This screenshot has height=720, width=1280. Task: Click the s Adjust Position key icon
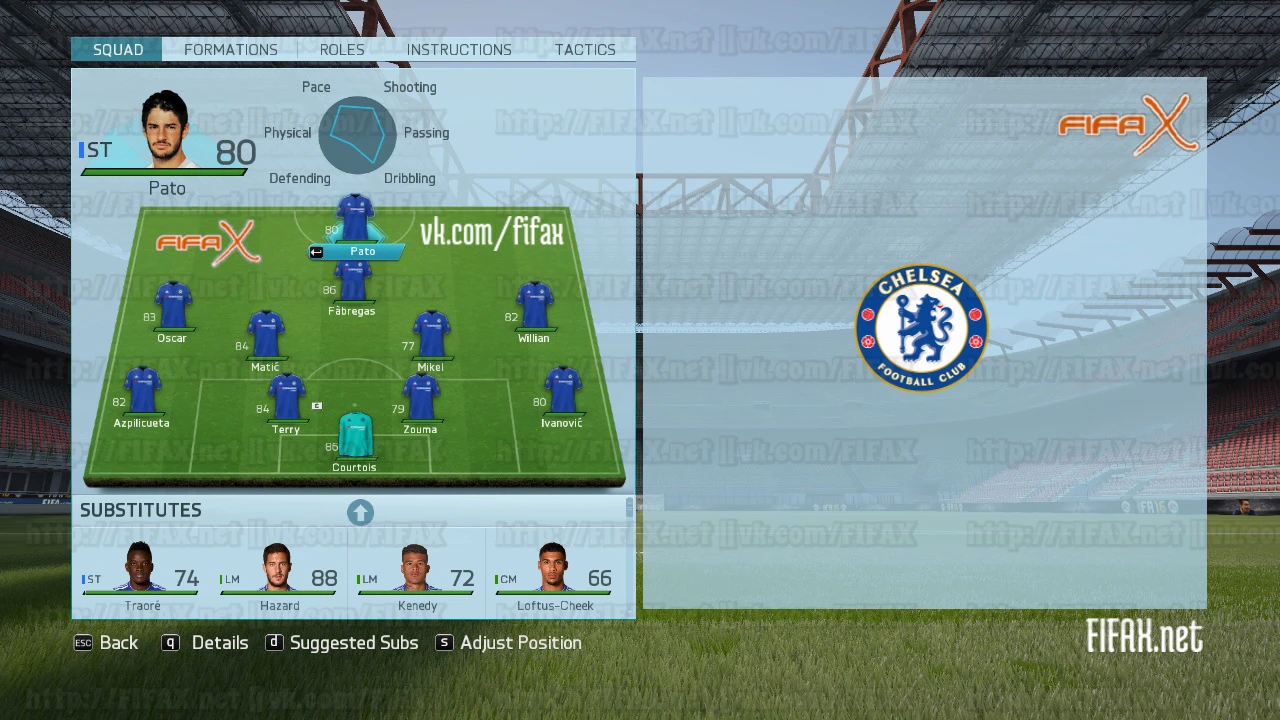444,643
